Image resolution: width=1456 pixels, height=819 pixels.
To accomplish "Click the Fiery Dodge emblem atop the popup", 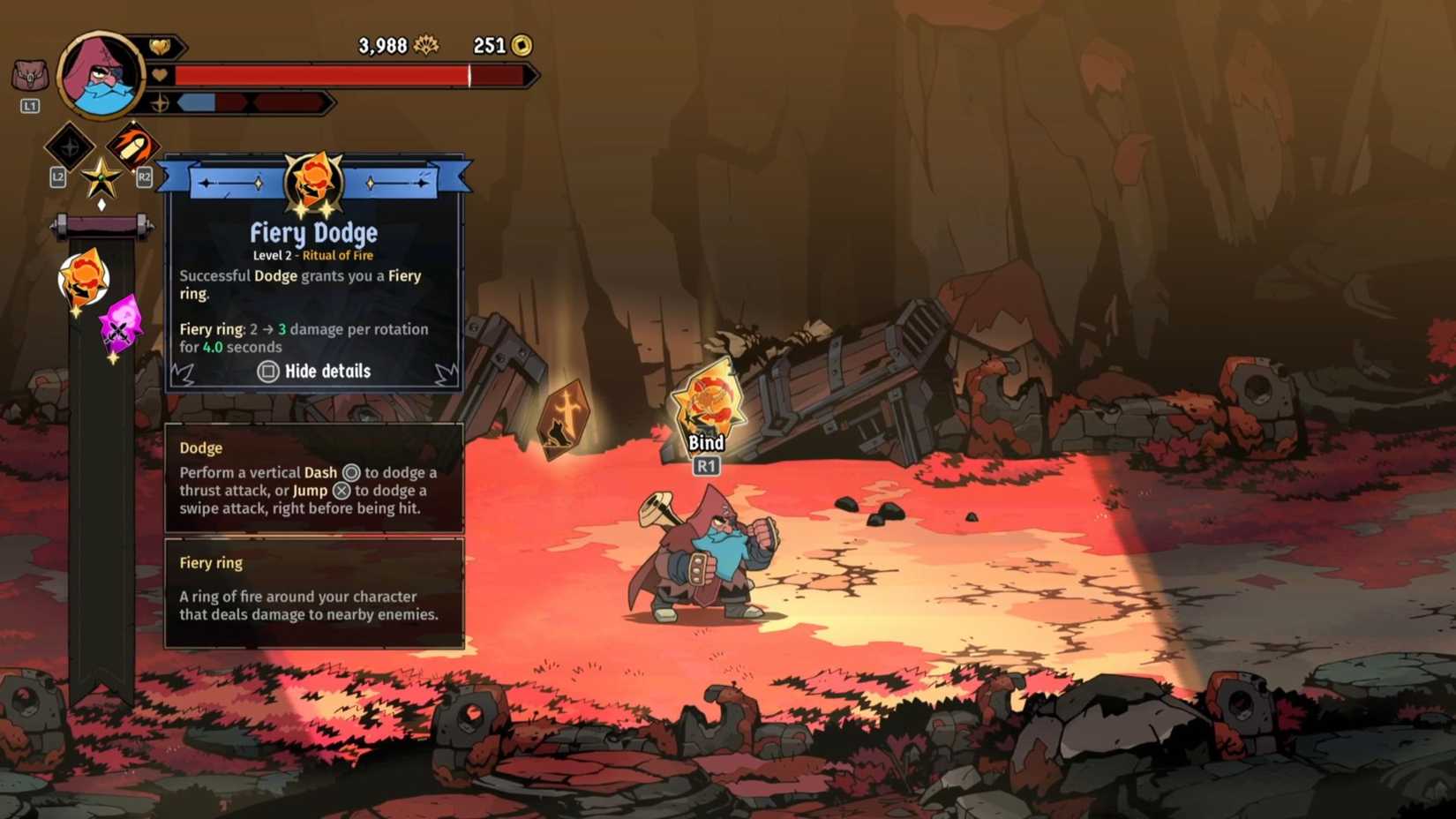I will tap(312, 183).
